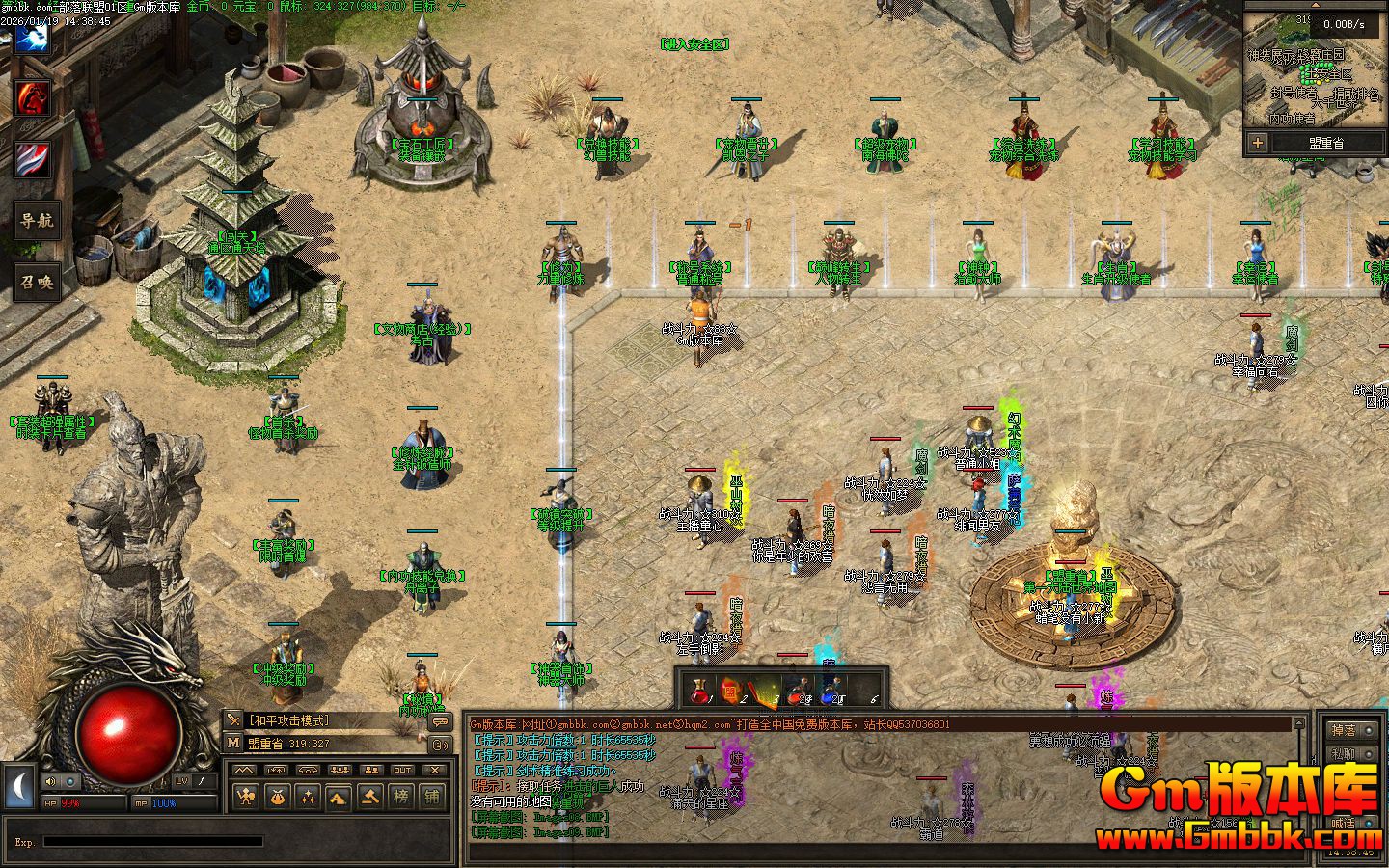1389x868 pixels.
Task: Toggle the sound speaker button
Action: (x=50, y=781)
